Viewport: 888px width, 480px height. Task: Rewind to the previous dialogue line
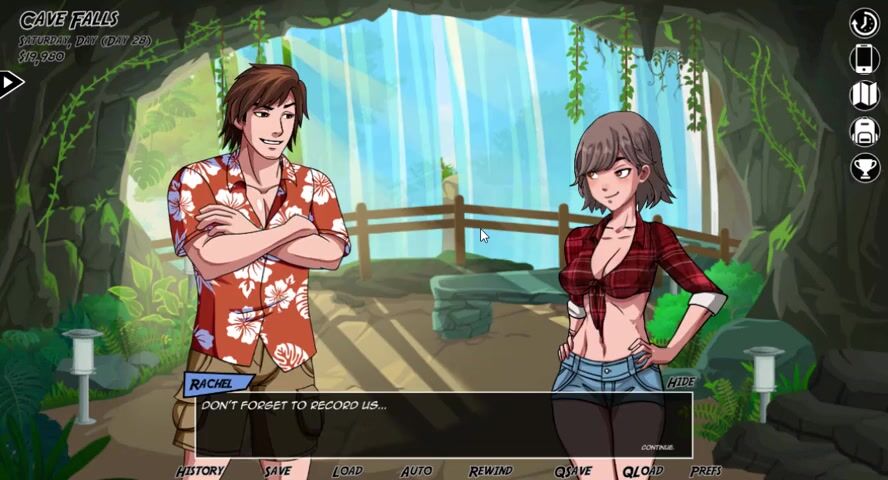pyautogui.click(x=490, y=471)
